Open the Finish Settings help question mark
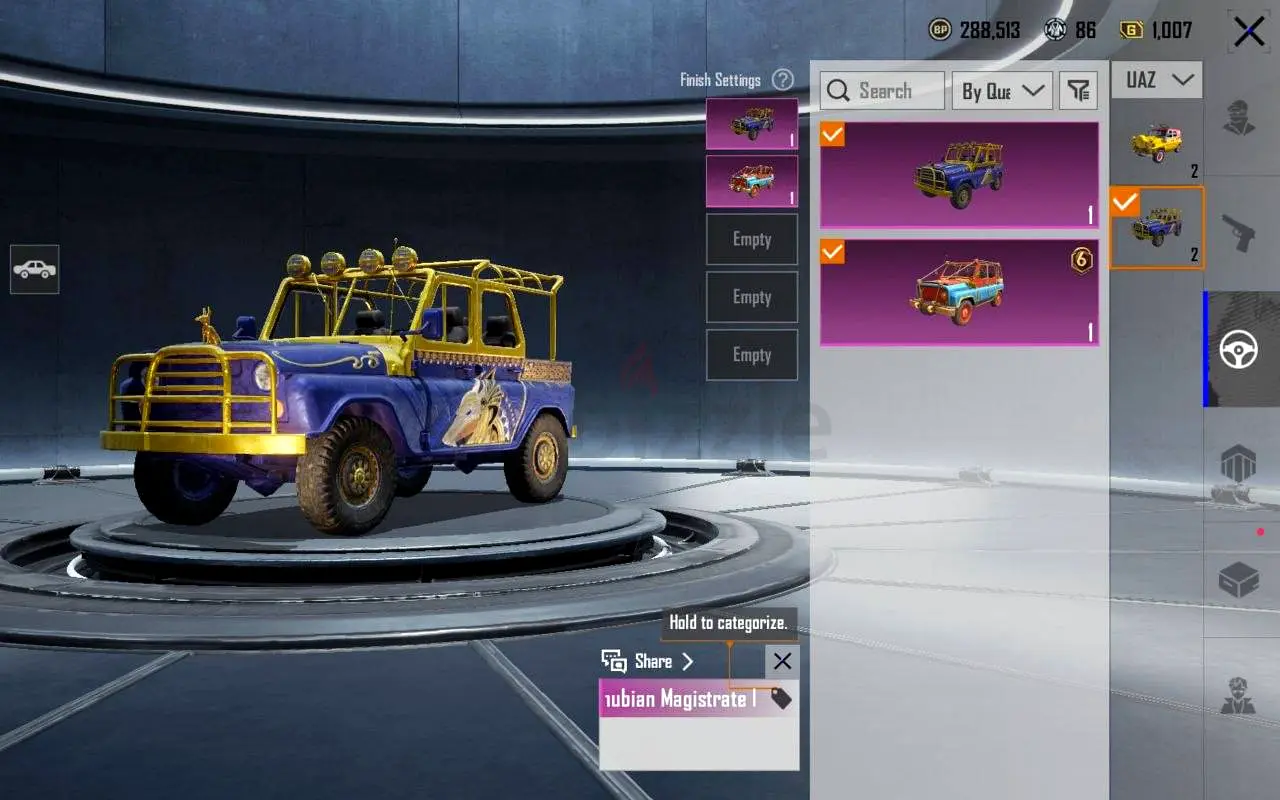The image size is (1280, 800). pyautogui.click(x=783, y=80)
